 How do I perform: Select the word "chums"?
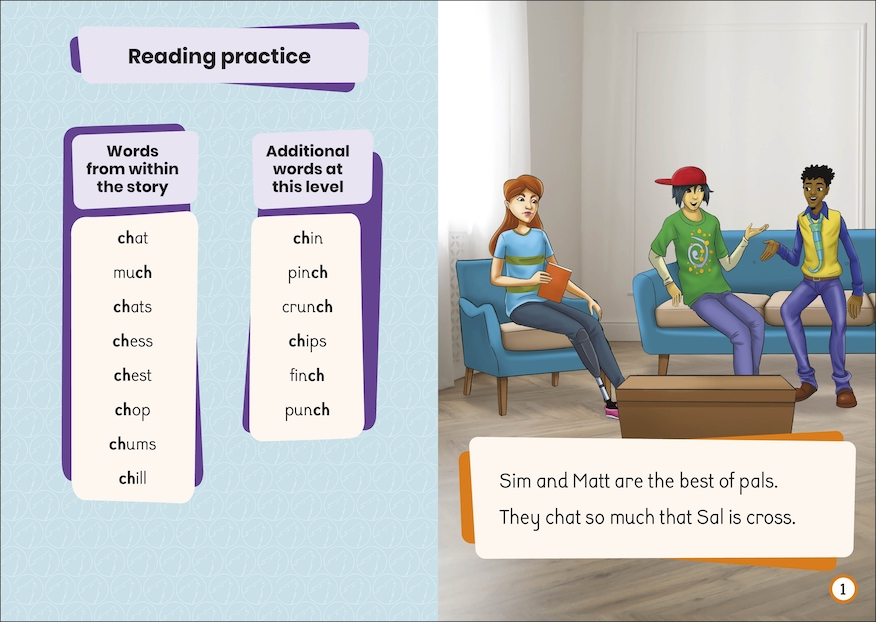pos(133,444)
